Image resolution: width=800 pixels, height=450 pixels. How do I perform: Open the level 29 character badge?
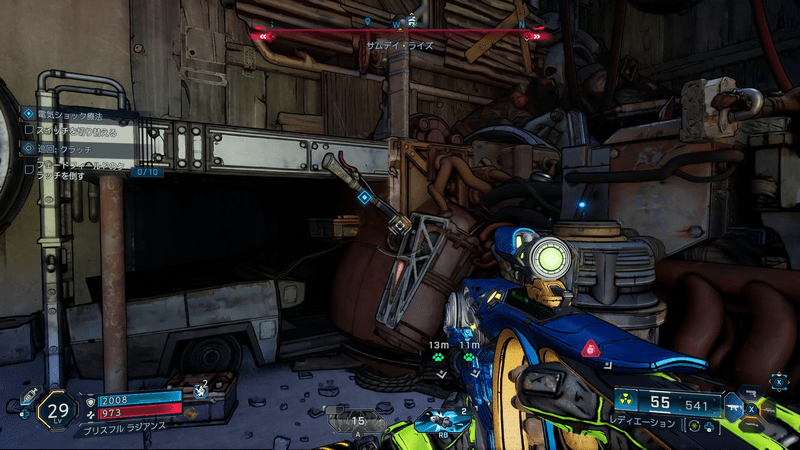pos(58,410)
